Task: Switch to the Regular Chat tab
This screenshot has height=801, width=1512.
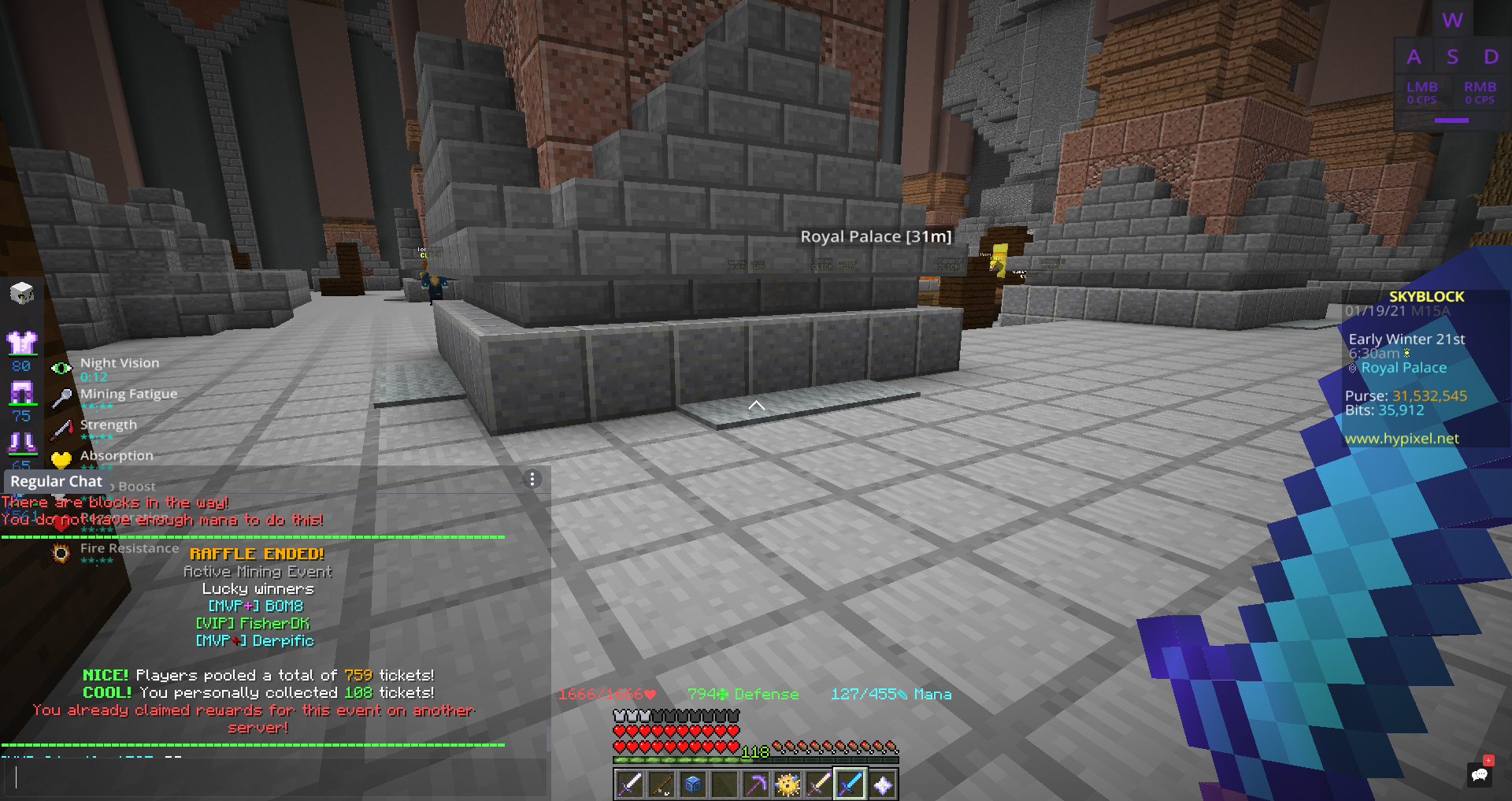Action: click(56, 480)
